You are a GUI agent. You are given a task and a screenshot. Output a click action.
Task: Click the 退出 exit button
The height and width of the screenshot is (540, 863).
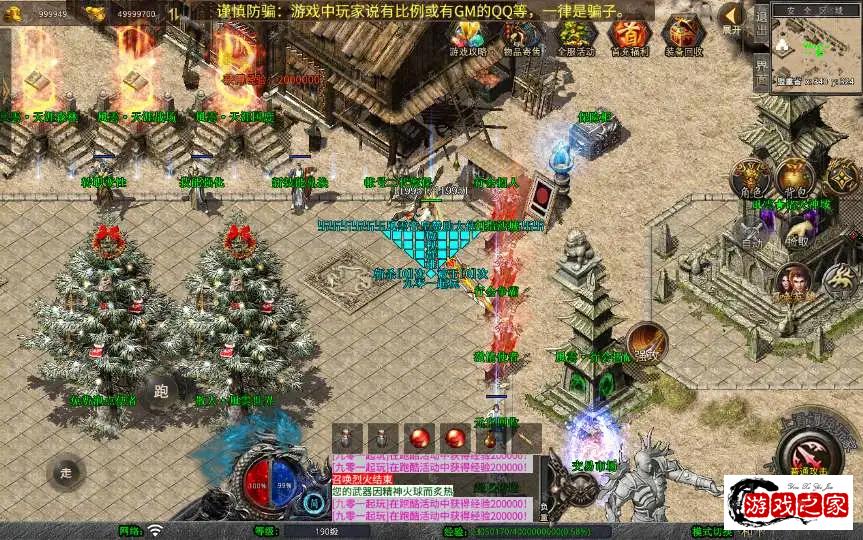point(762,20)
